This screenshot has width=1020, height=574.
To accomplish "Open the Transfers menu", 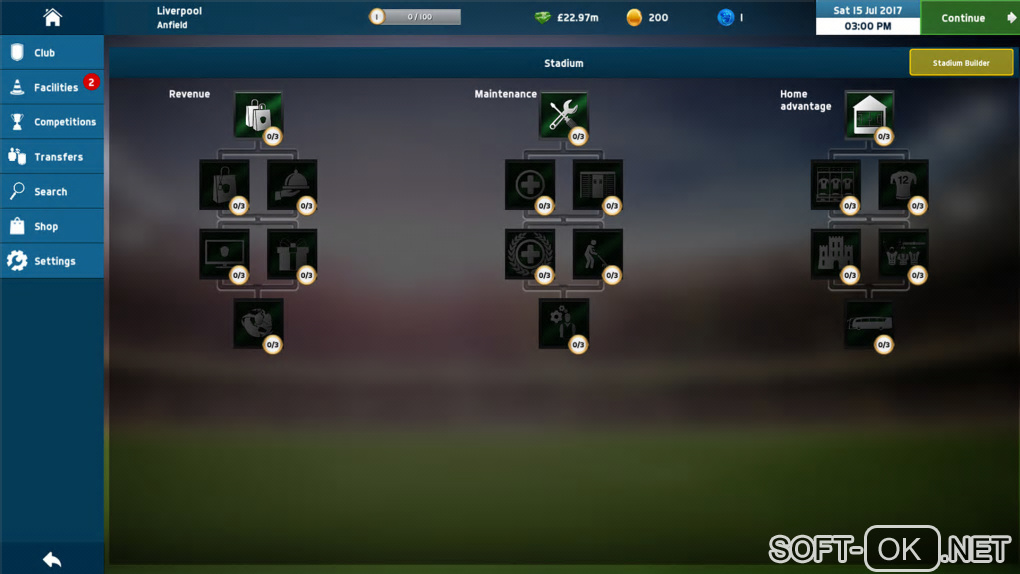I will [52, 157].
